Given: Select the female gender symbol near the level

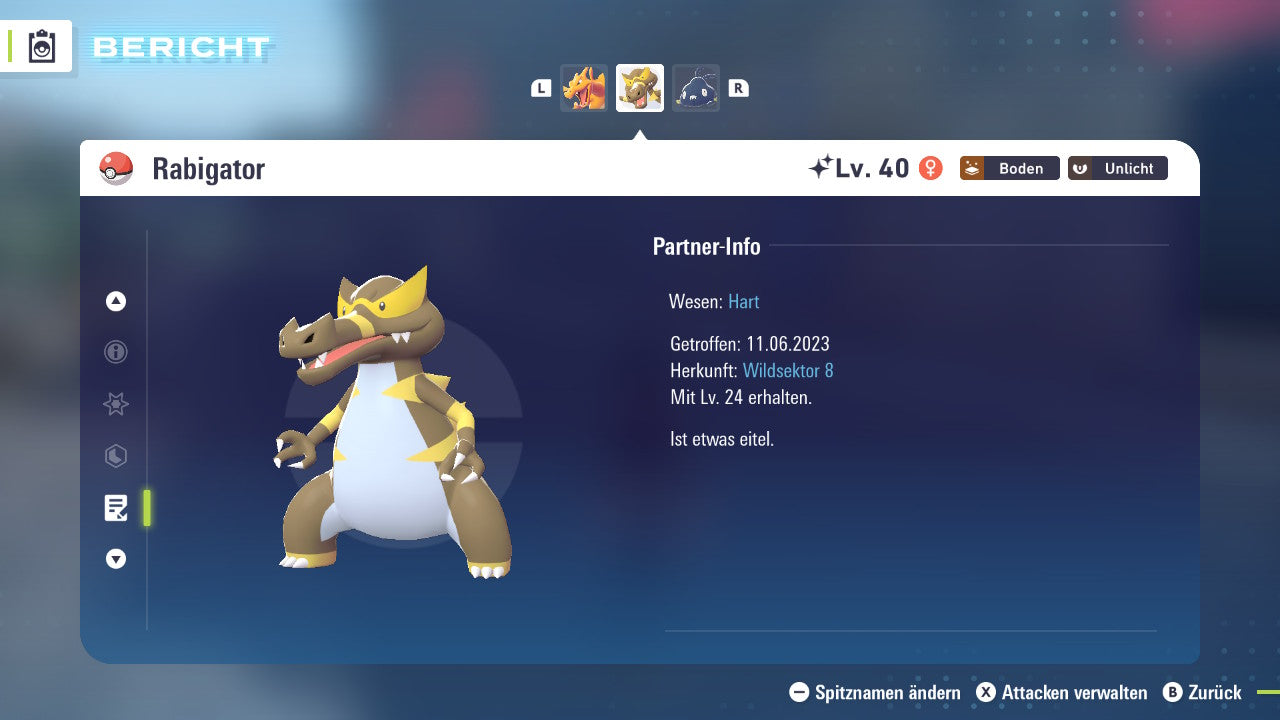Looking at the screenshot, I should (x=932, y=169).
